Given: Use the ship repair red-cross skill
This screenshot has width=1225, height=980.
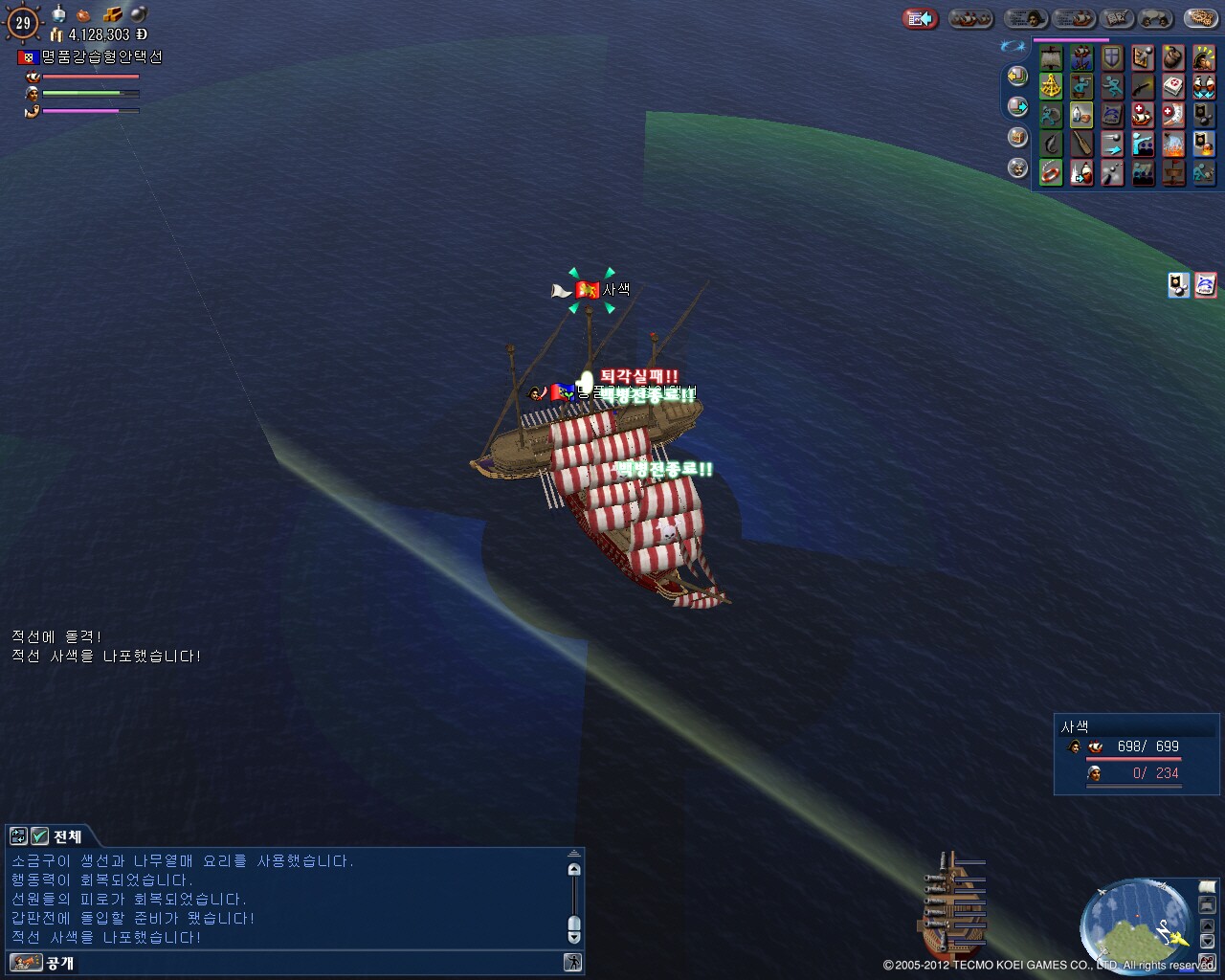Looking at the screenshot, I should pos(1143,116).
